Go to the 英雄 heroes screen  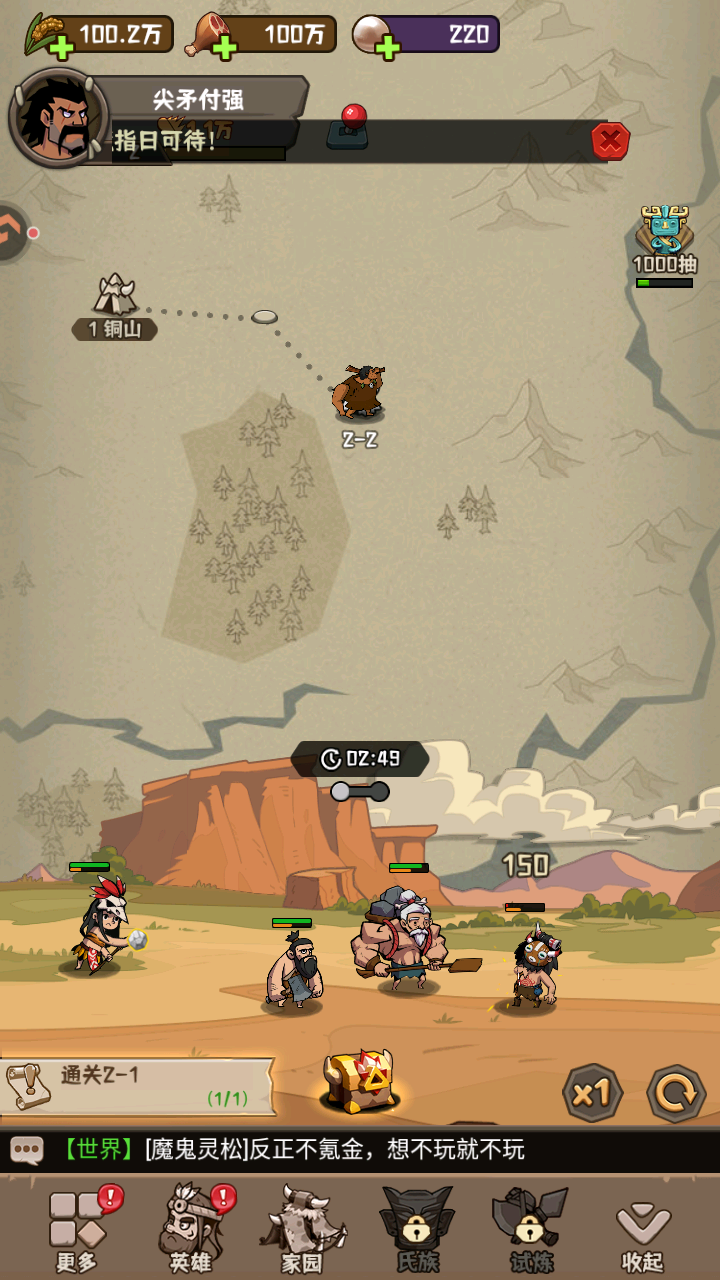[190, 1230]
